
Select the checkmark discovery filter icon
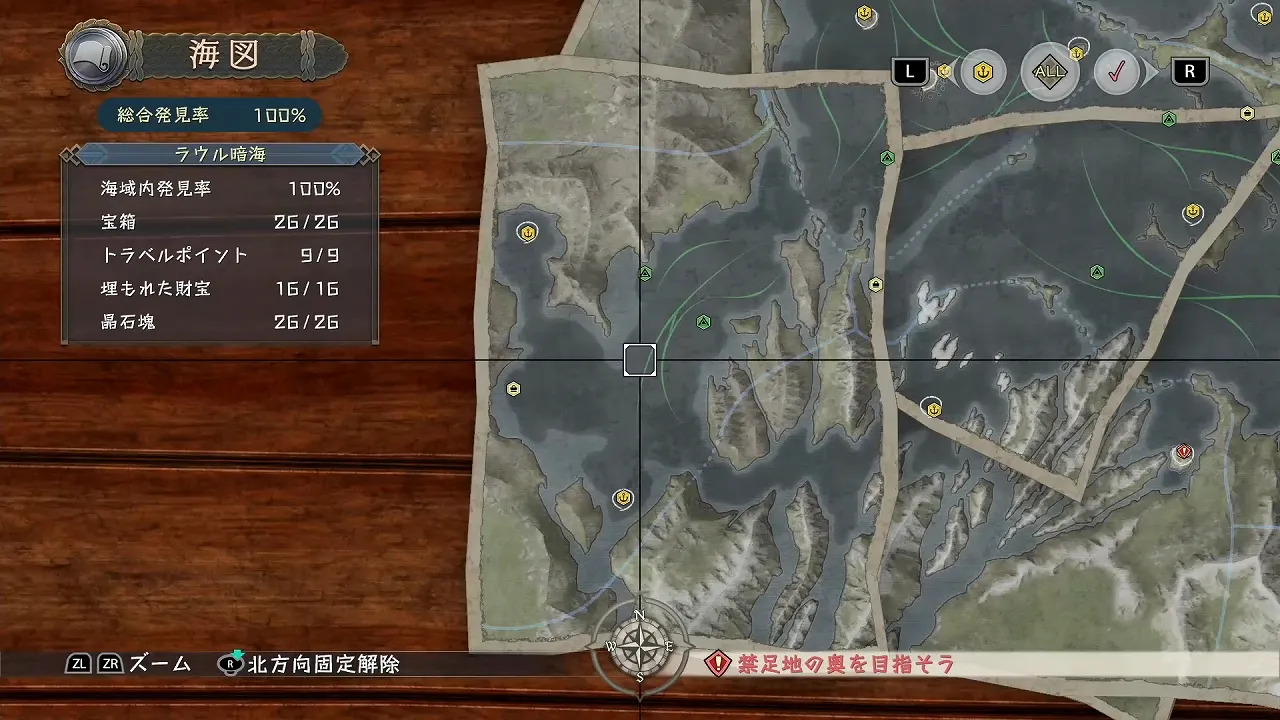[x=1117, y=72]
